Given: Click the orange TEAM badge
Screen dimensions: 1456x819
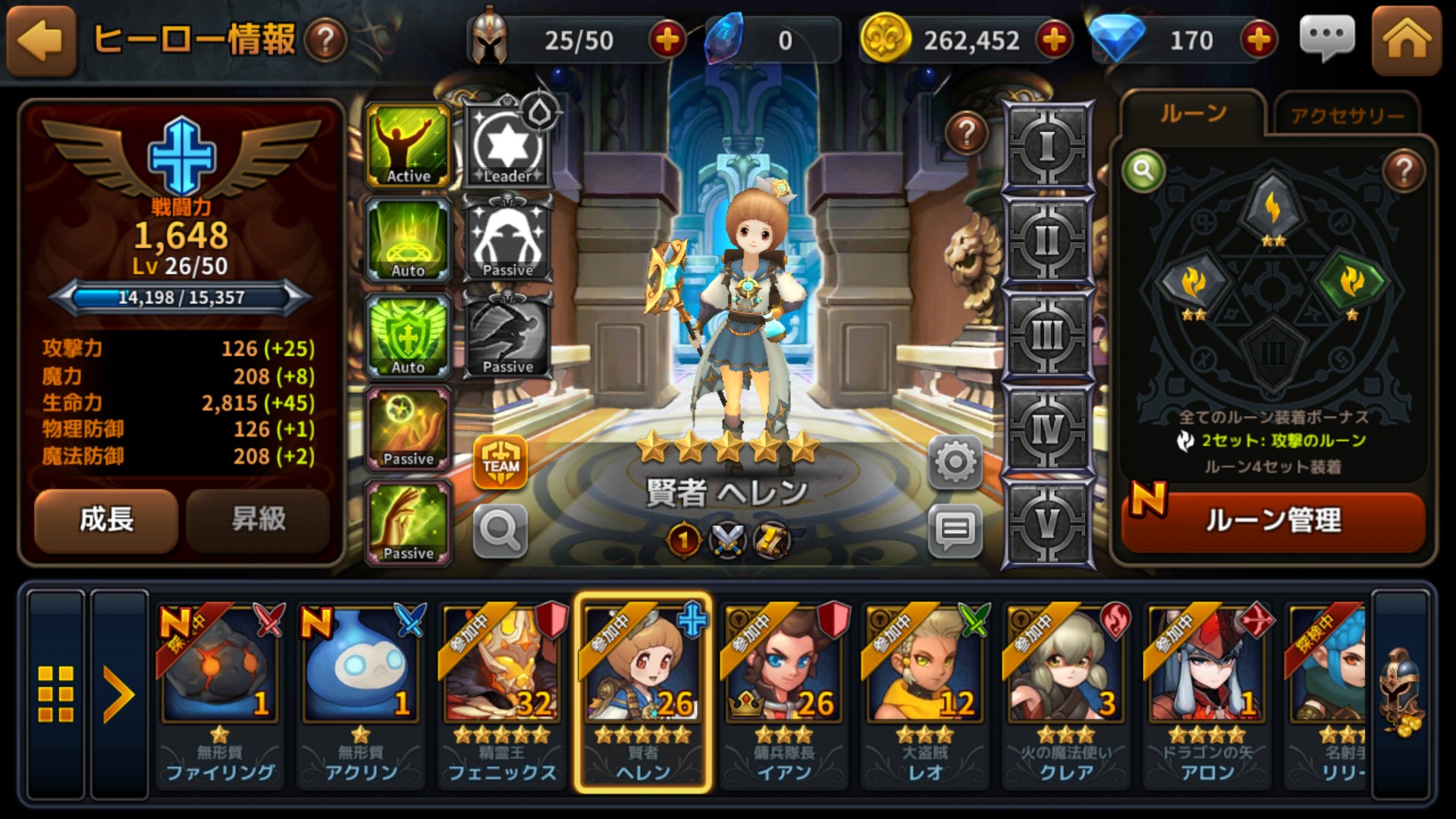Looking at the screenshot, I should tap(500, 462).
